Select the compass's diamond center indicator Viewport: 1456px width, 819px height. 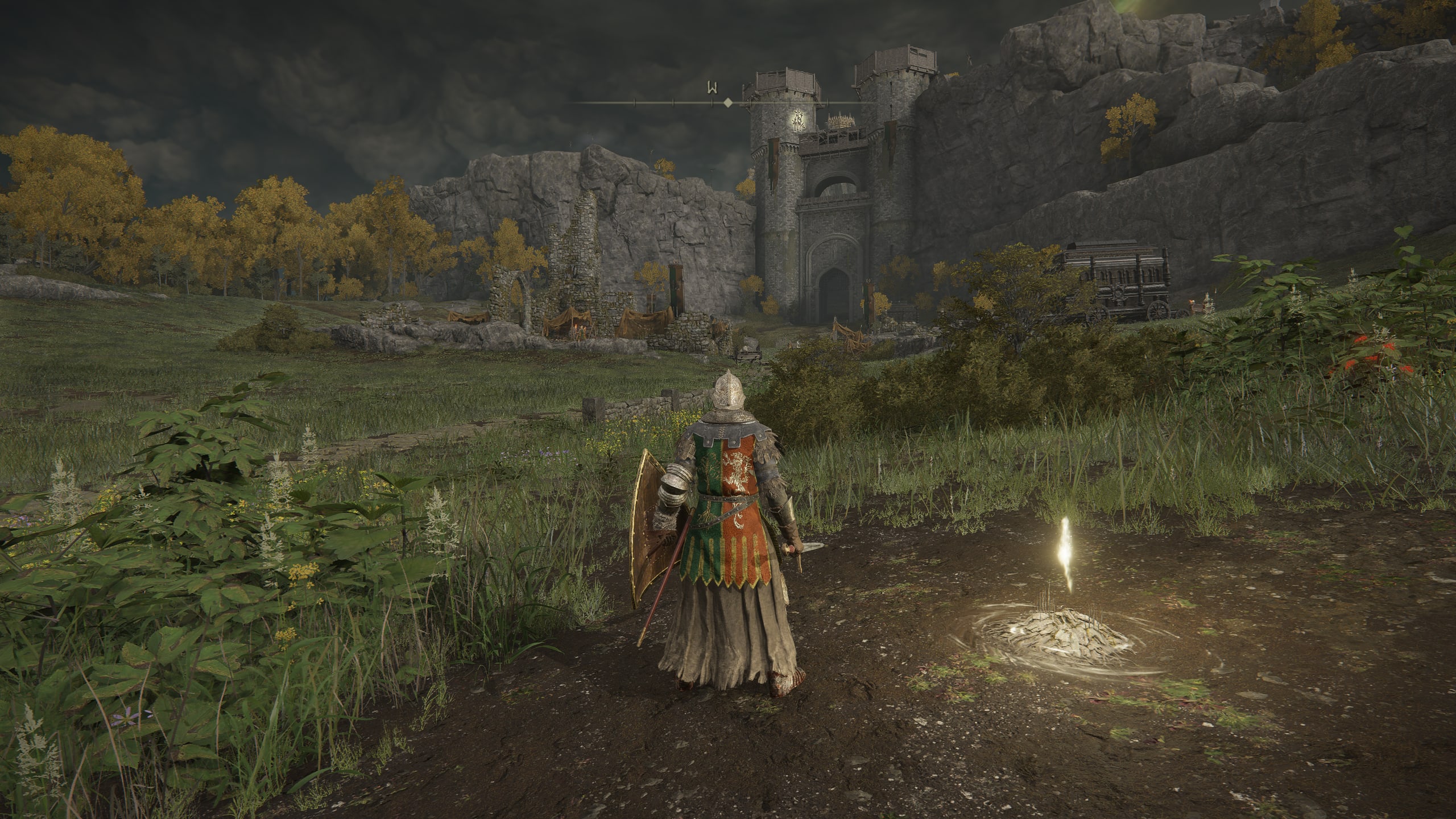(727, 103)
